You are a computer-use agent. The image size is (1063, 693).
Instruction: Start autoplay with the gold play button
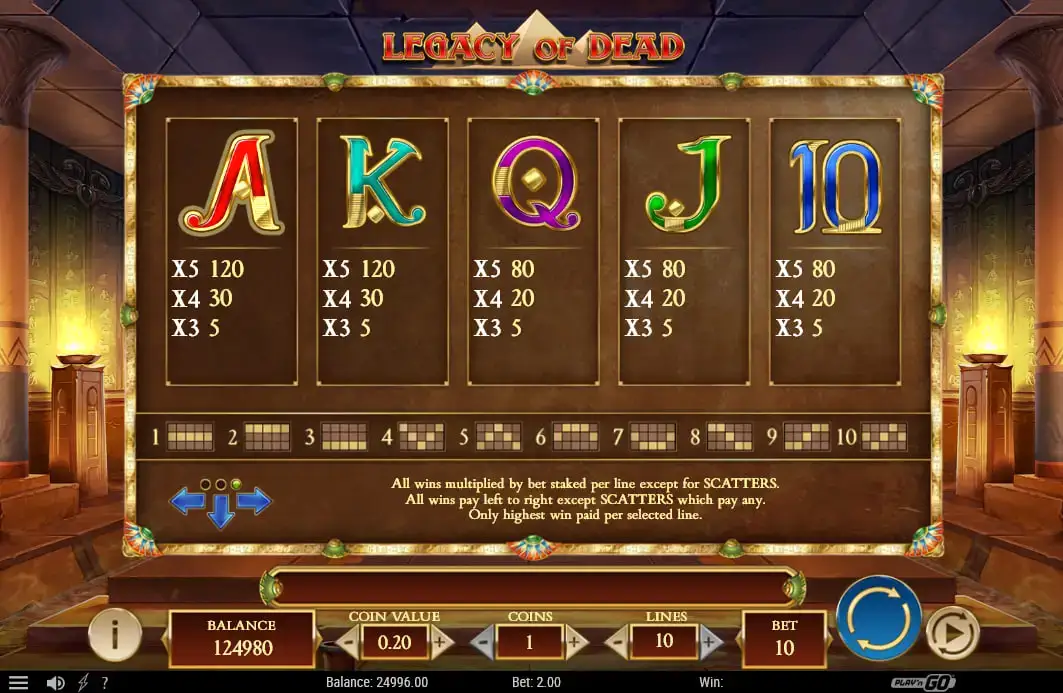point(951,632)
